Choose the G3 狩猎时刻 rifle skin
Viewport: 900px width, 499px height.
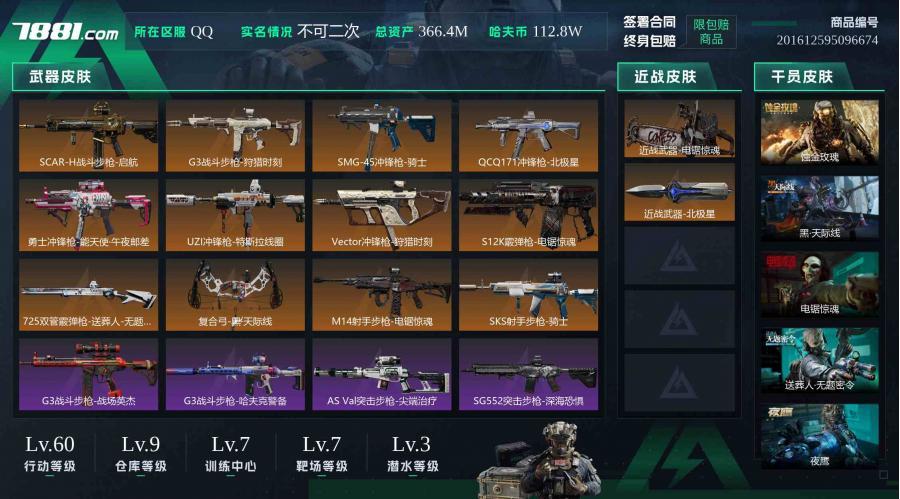pyautogui.click(x=235, y=135)
